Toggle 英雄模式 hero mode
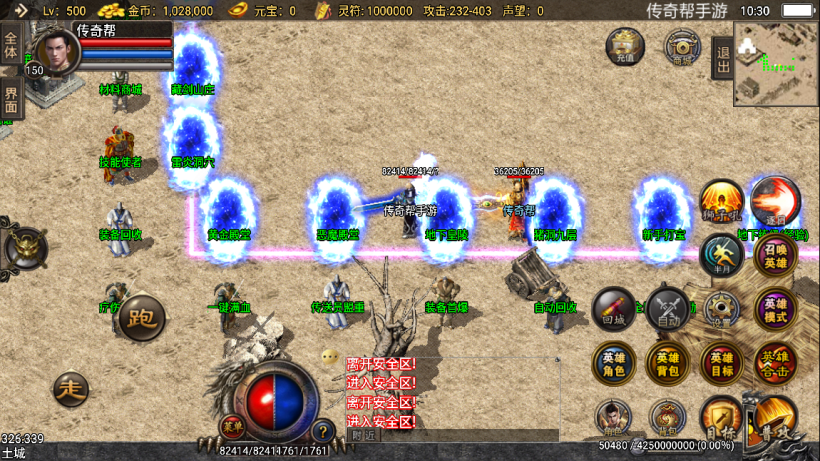820x461 pixels. [775, 310]
